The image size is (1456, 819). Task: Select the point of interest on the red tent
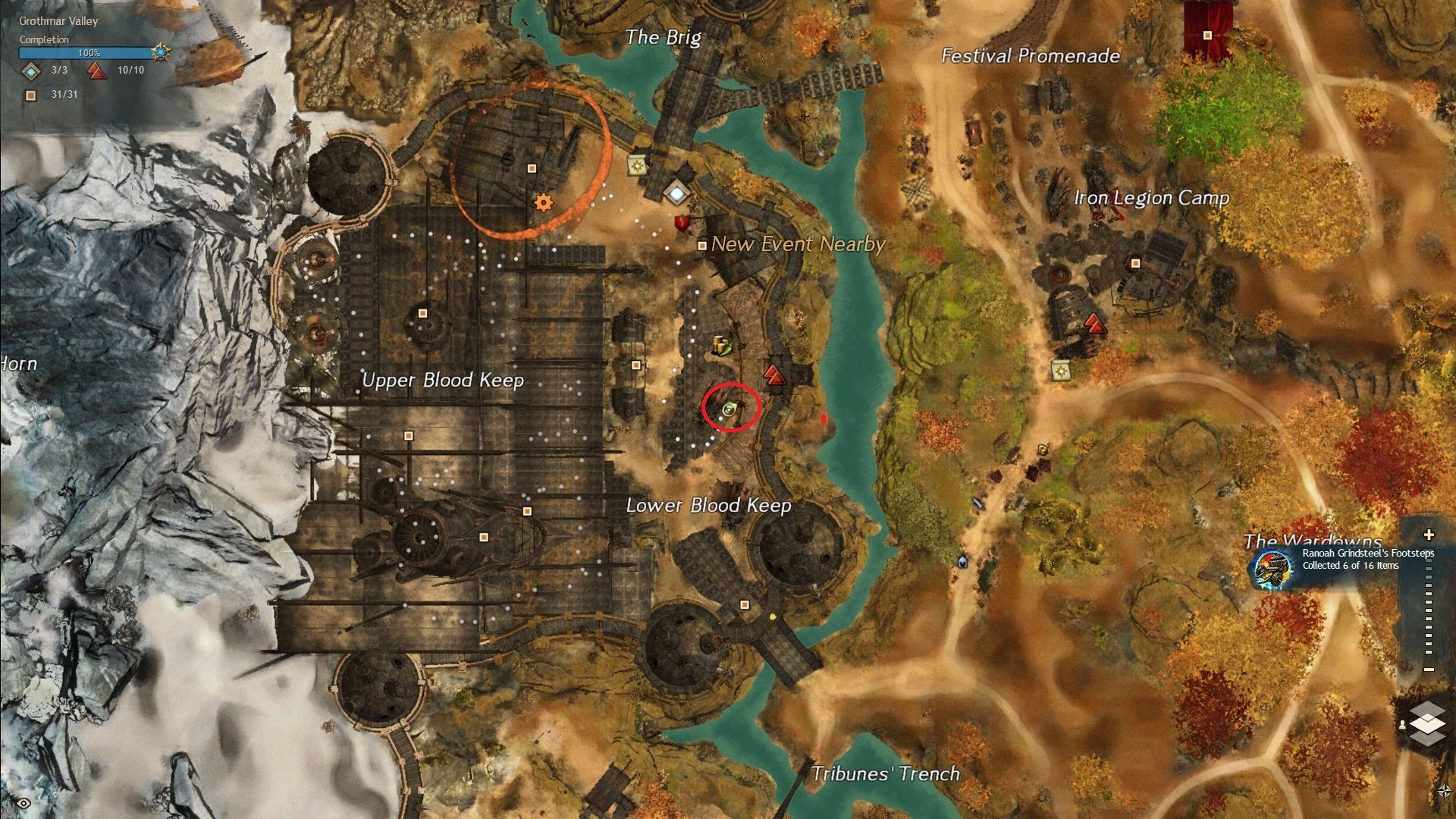pyautogui.click(x=1207, y=36)
